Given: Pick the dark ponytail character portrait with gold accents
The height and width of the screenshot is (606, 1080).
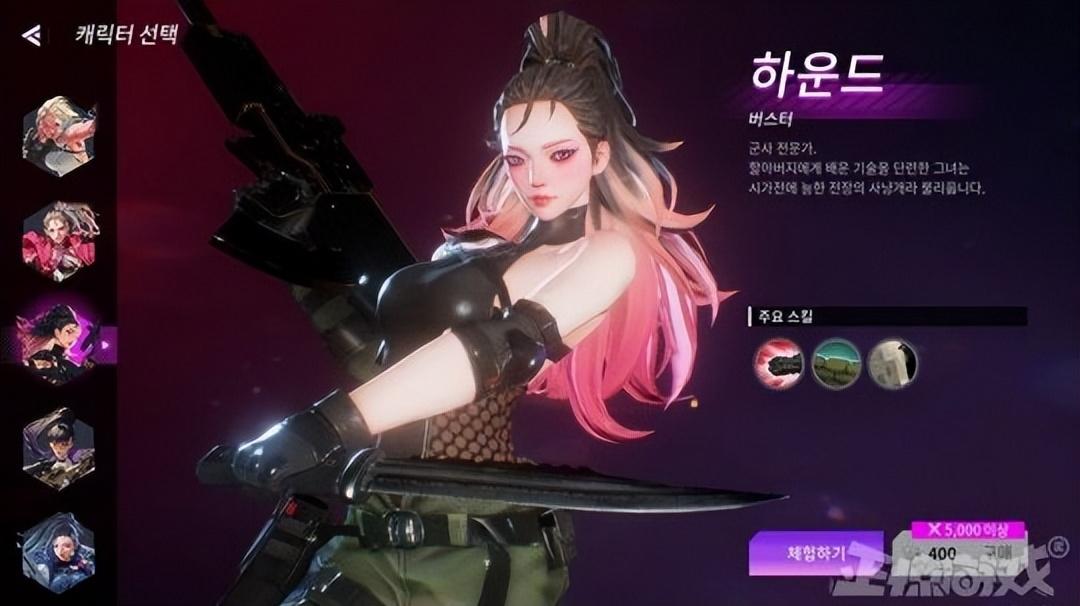Looking at the screenshot, I should (x=59, y=448).
